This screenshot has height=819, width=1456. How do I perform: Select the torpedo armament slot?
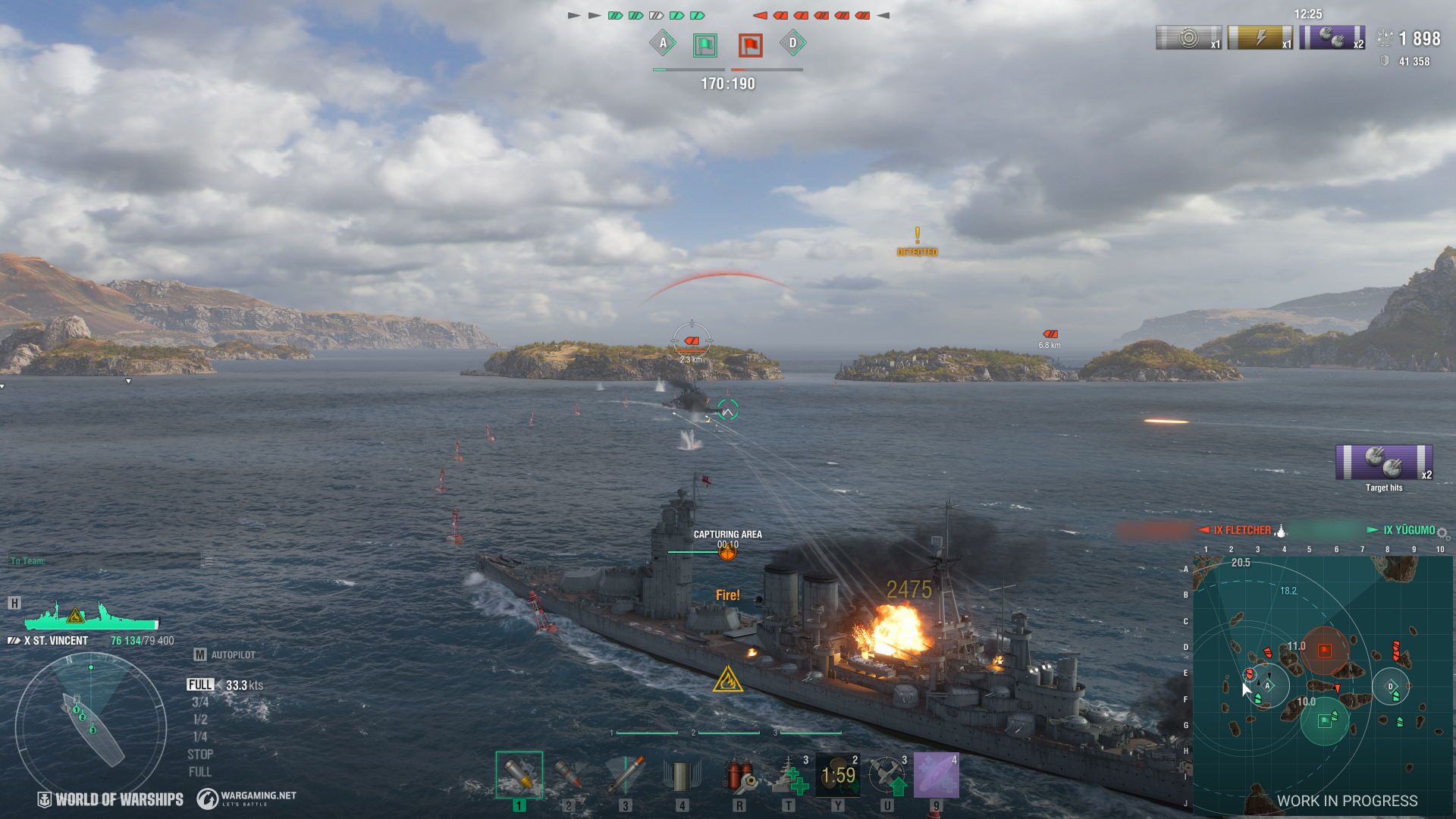(626, 775)
